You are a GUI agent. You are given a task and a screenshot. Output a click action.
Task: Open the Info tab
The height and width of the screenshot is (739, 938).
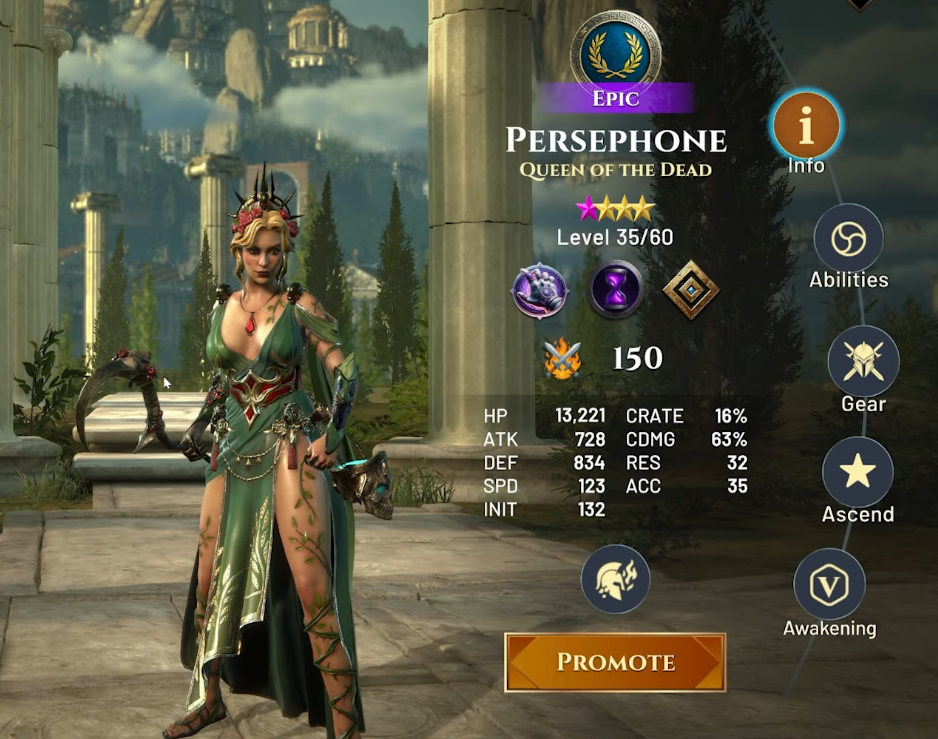pos(806,125)
